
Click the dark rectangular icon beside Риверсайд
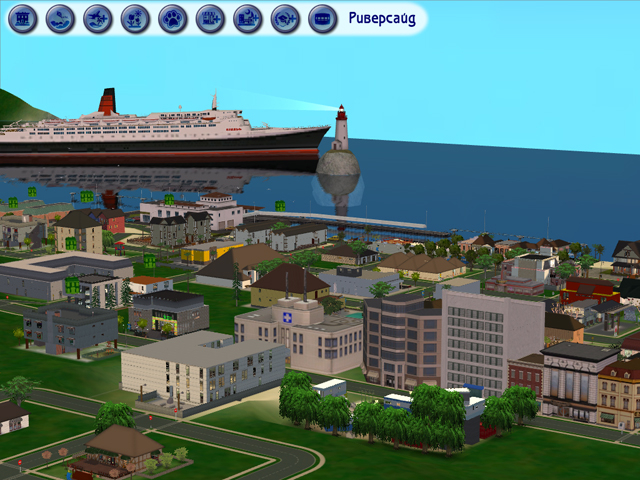click(x=322, y=18)
